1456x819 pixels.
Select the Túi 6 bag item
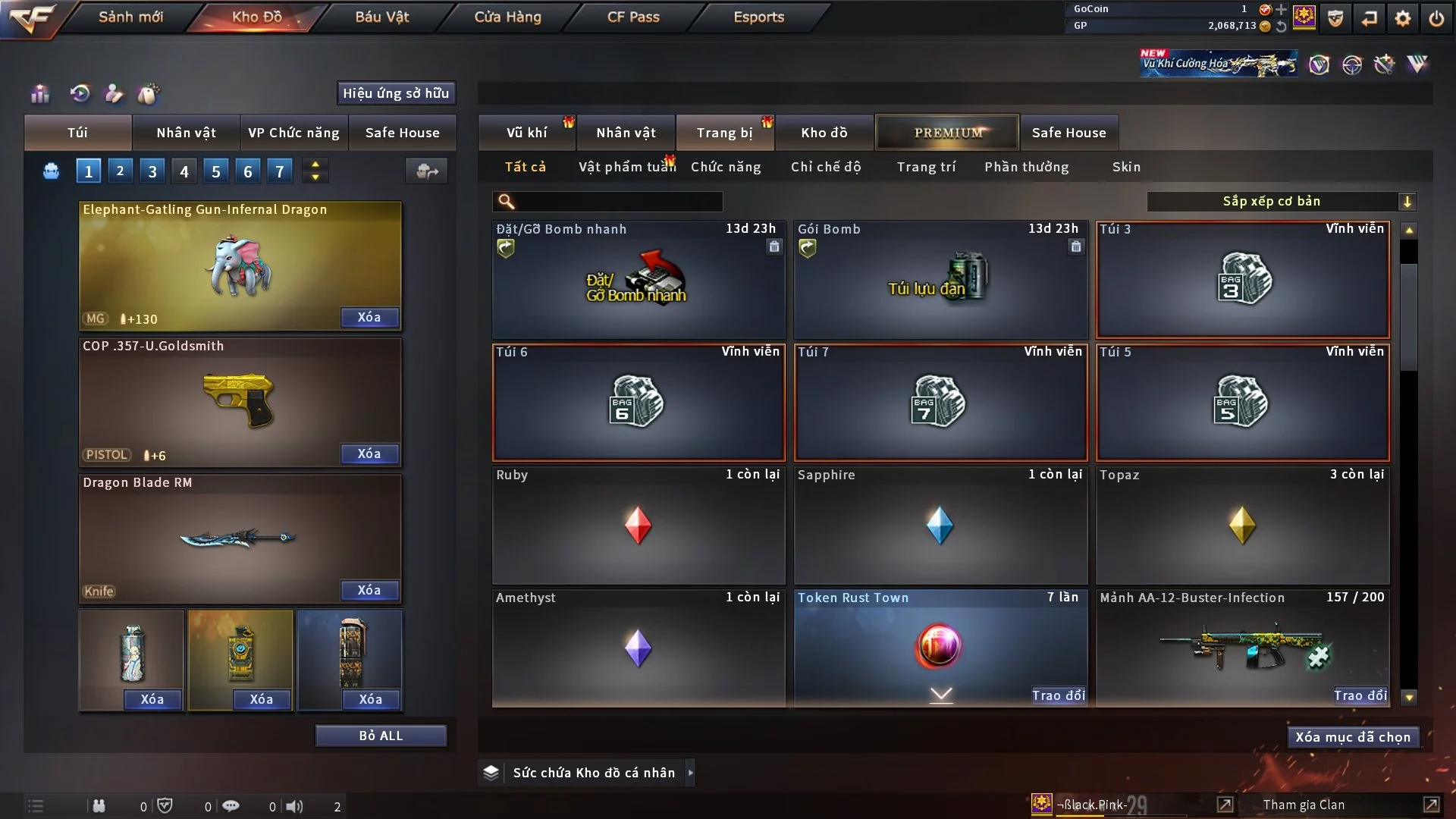(639, 403)
